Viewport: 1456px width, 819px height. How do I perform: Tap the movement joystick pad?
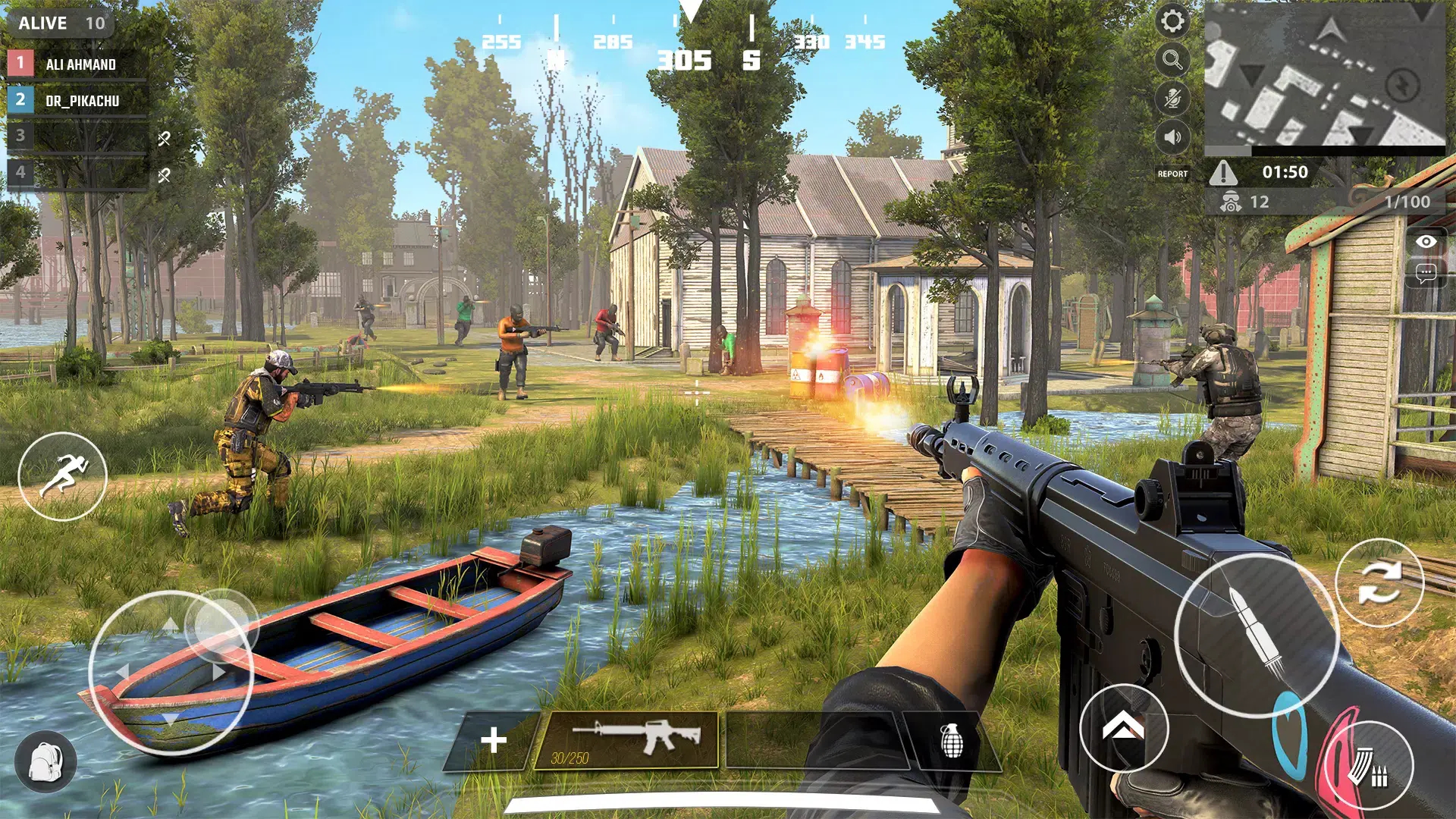[x=171, y=672]
